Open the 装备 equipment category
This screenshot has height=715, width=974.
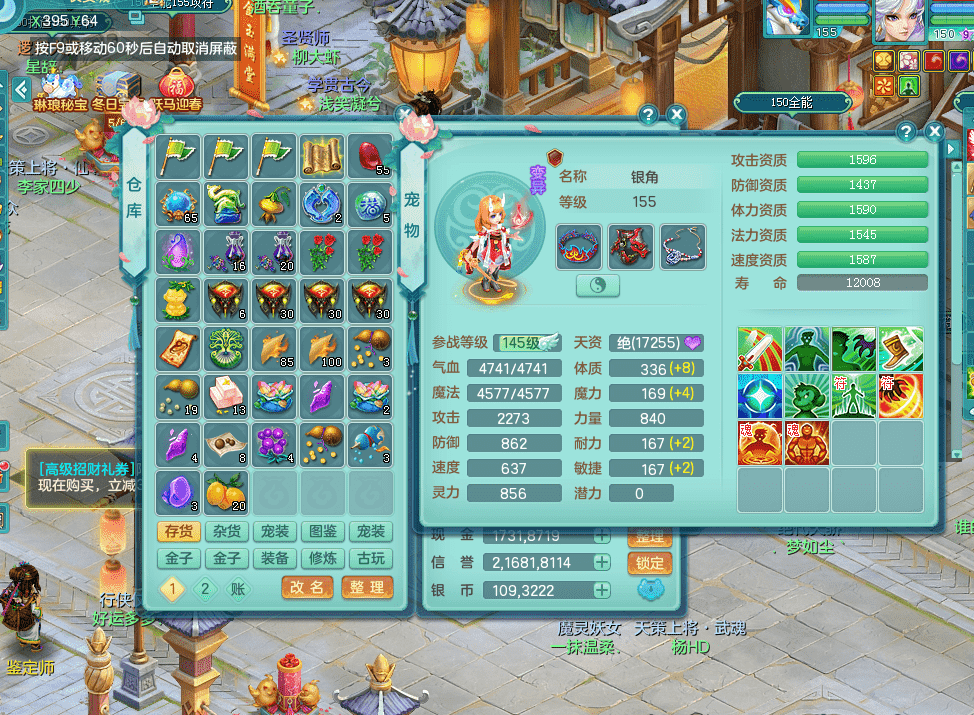pyautogui.click(x=274, y=559)
